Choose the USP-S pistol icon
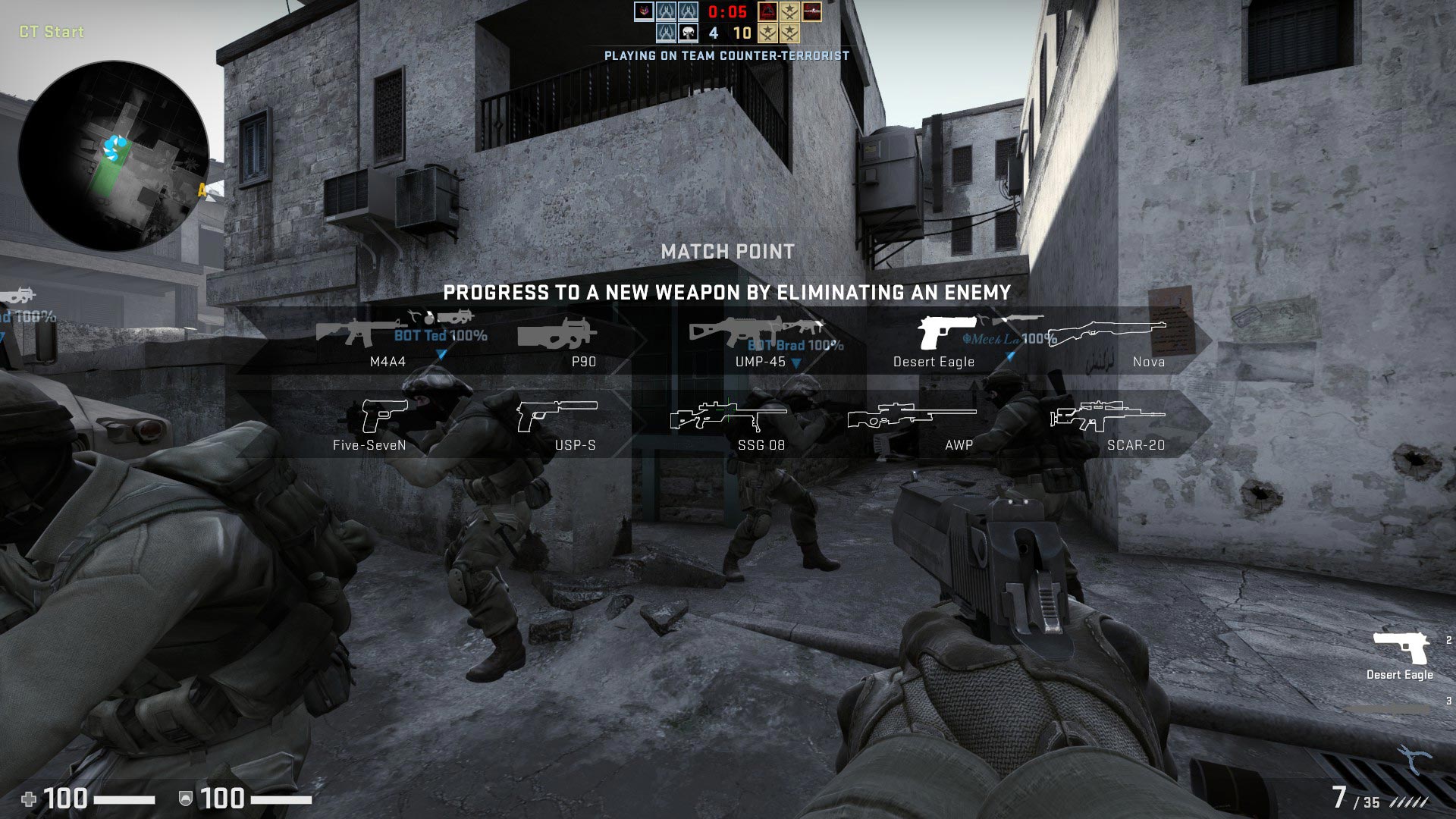This screenshot has width=1456, height=819. coord(556,415)
